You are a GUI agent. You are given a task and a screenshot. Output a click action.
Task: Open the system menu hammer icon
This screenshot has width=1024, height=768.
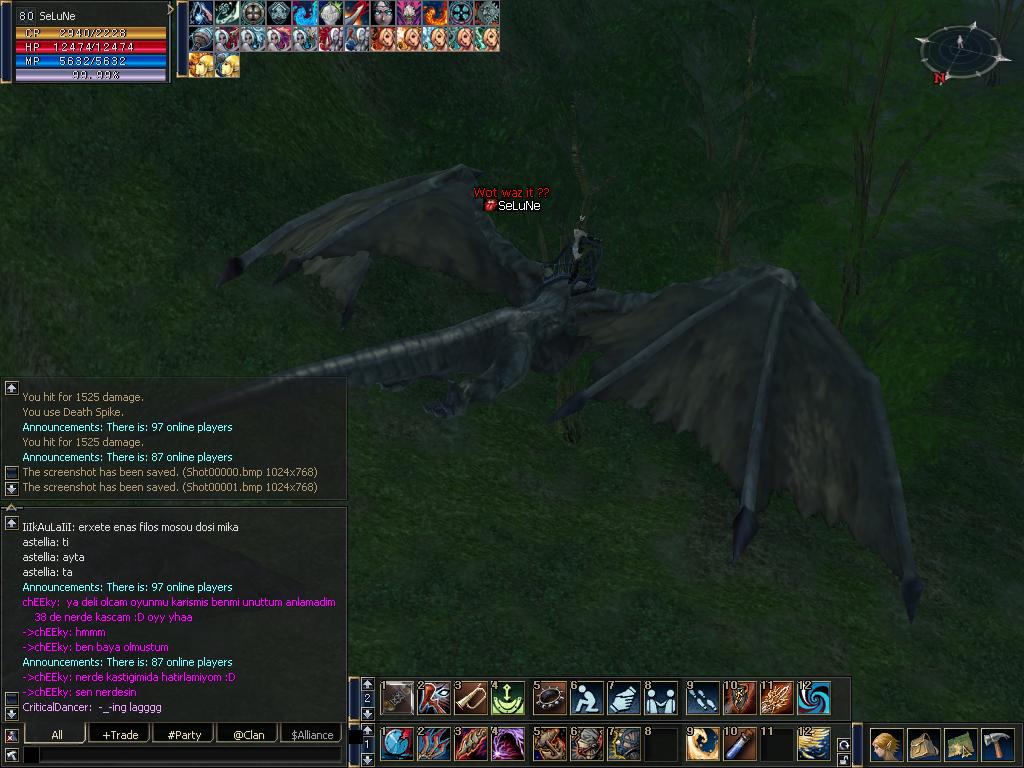tap(997, 745)
